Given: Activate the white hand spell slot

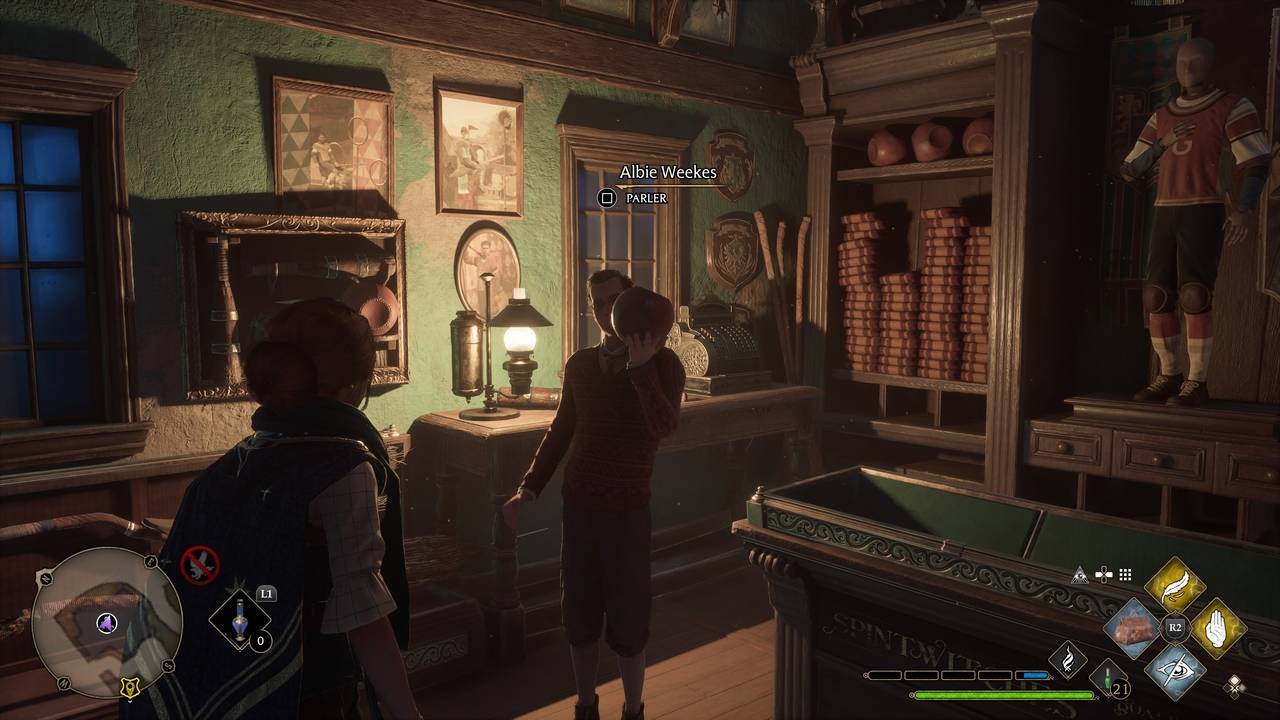Looking at the screenshot, I should point(1217,627).
